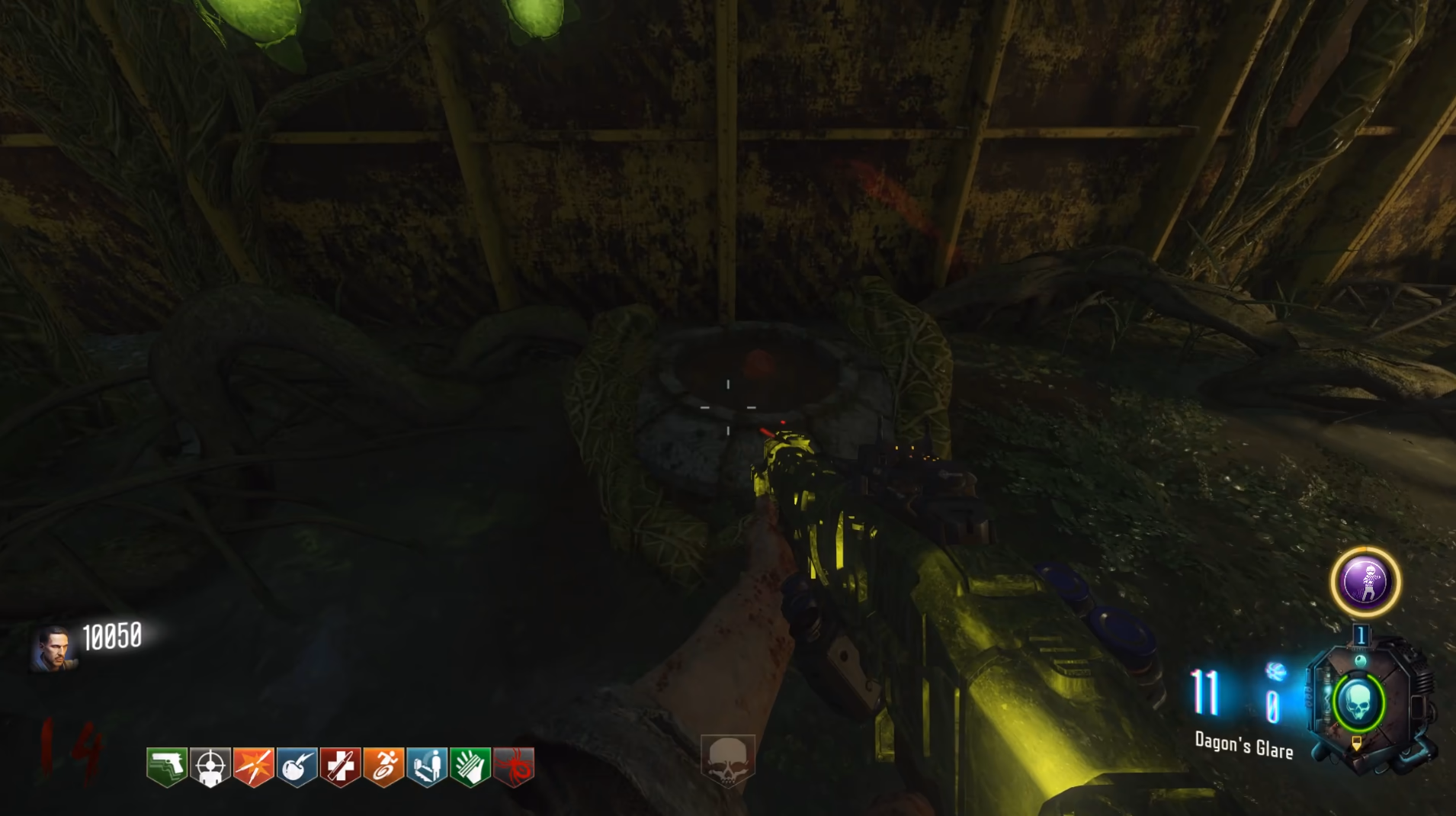Viewport: 1456px width, 816px height.
Task: Select the Juggernog red cross perk
Action: [340, 766]
